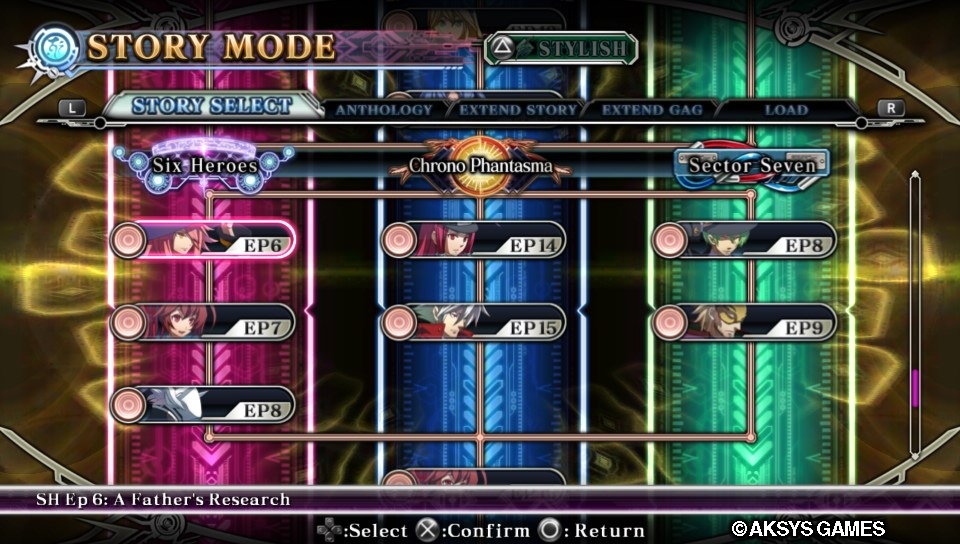
Task: Open Sector Seven episode EP9
Action: [x=745, y=323]
